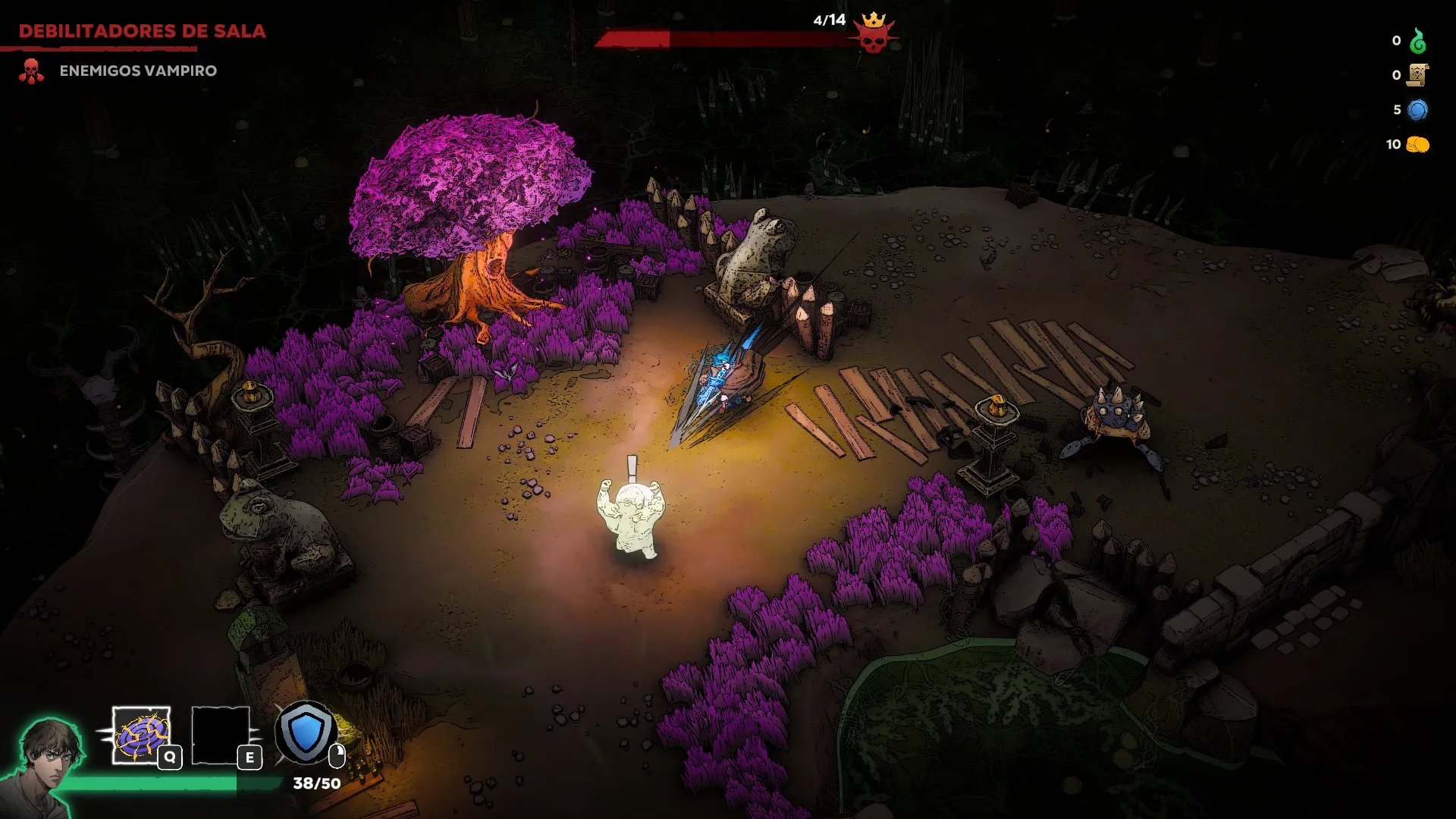Click the gold coins icon
1456x819 pixels.
click(x=1417, y=144)
